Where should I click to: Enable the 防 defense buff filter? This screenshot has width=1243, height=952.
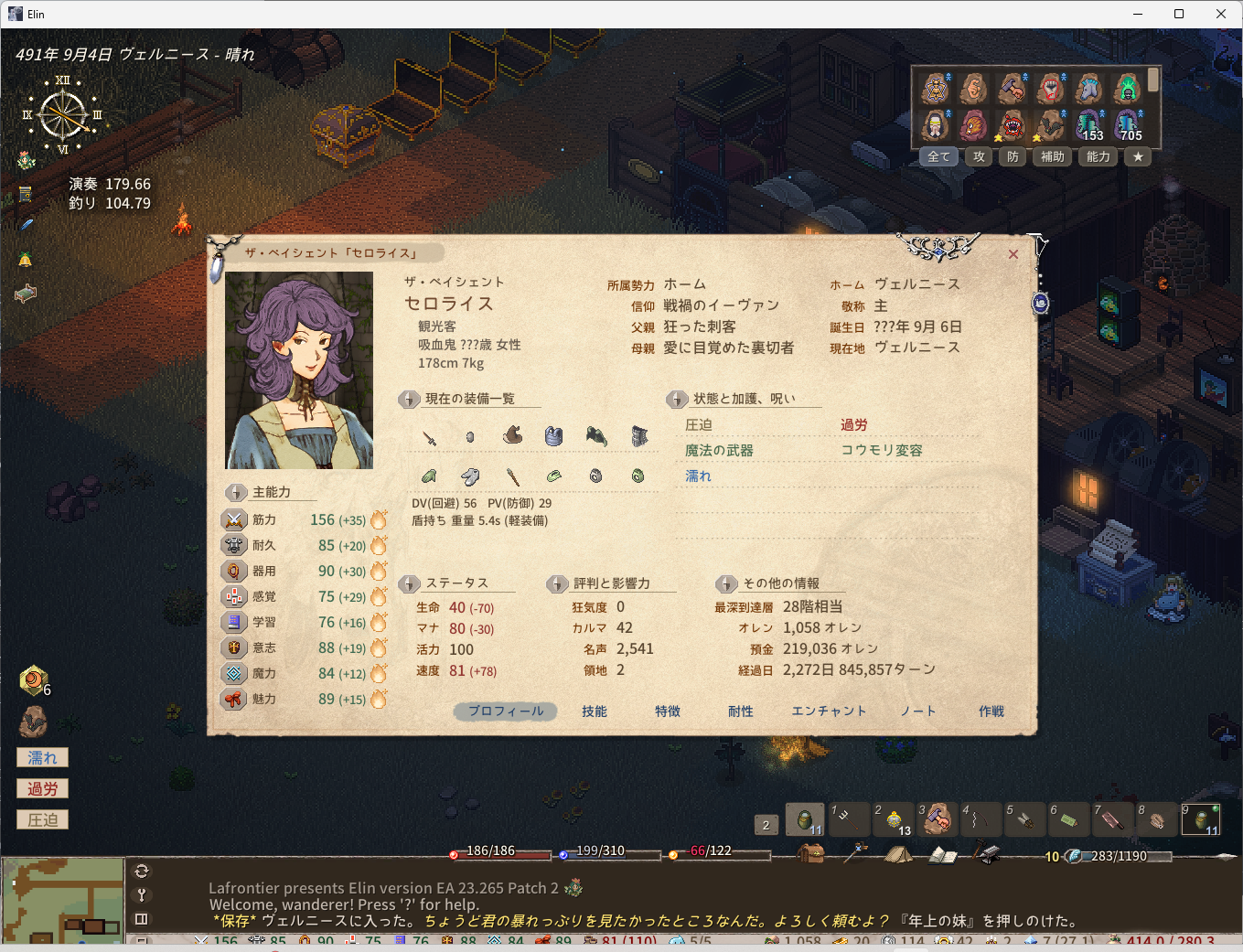click(1013, 156)
